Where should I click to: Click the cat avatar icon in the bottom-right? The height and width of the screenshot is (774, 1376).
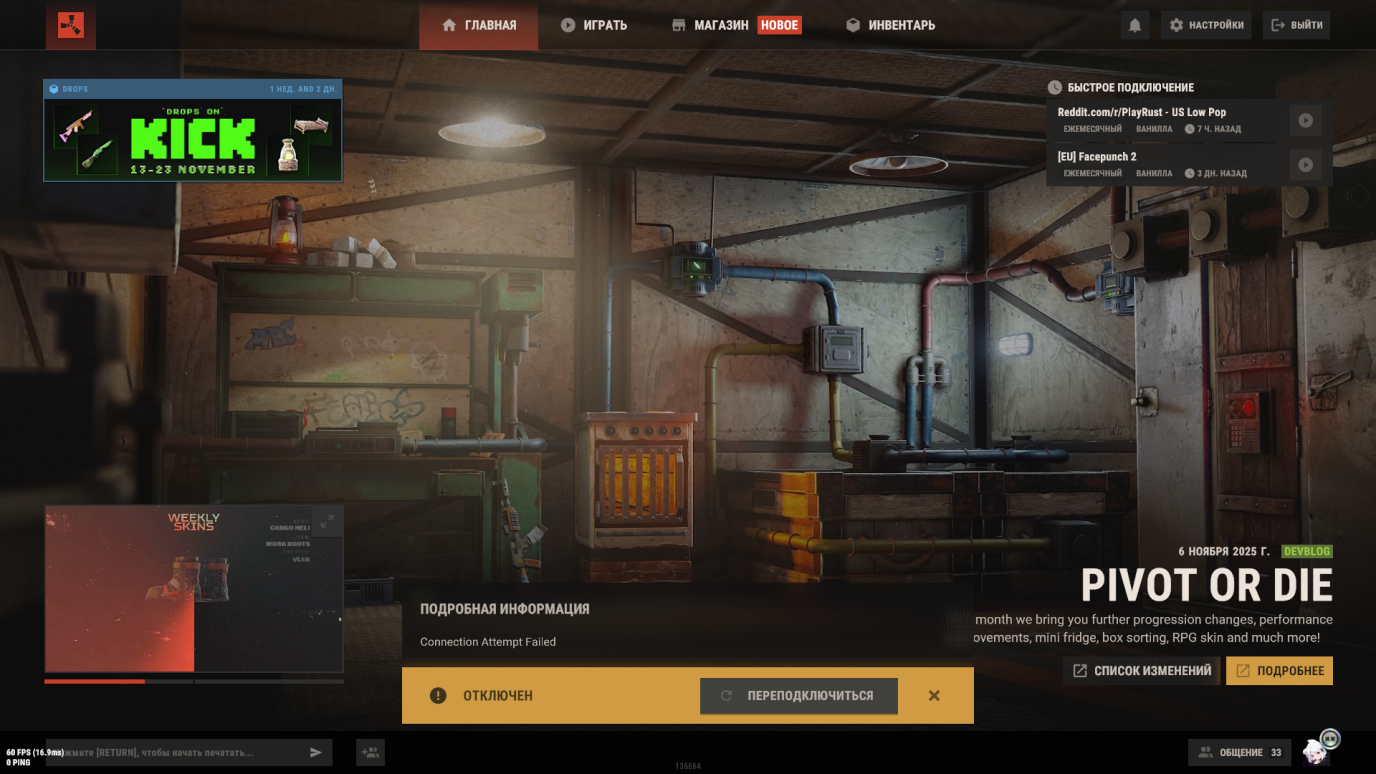pos(1318,751)
